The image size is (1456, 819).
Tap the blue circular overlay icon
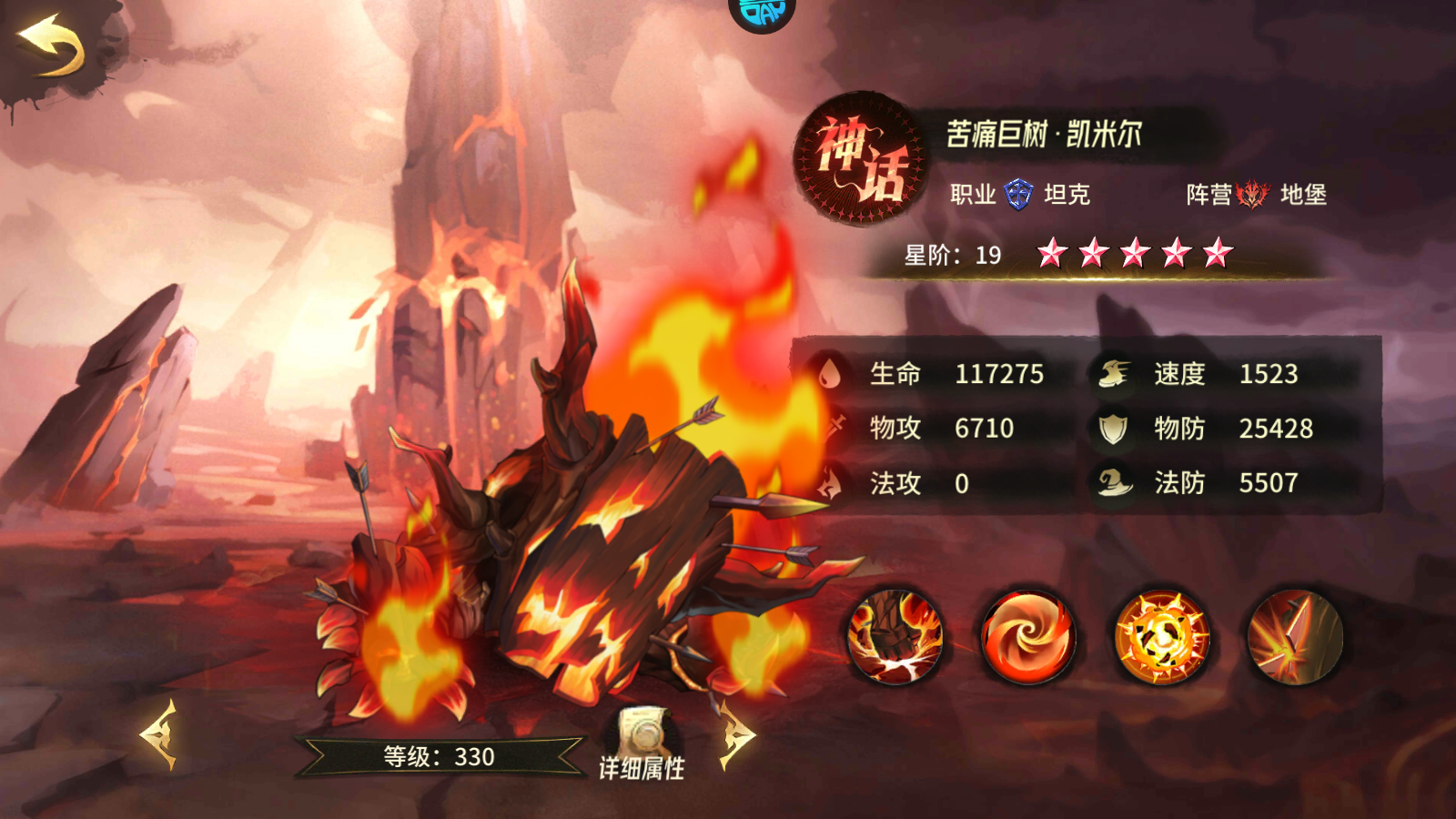(x=762, y=13)
